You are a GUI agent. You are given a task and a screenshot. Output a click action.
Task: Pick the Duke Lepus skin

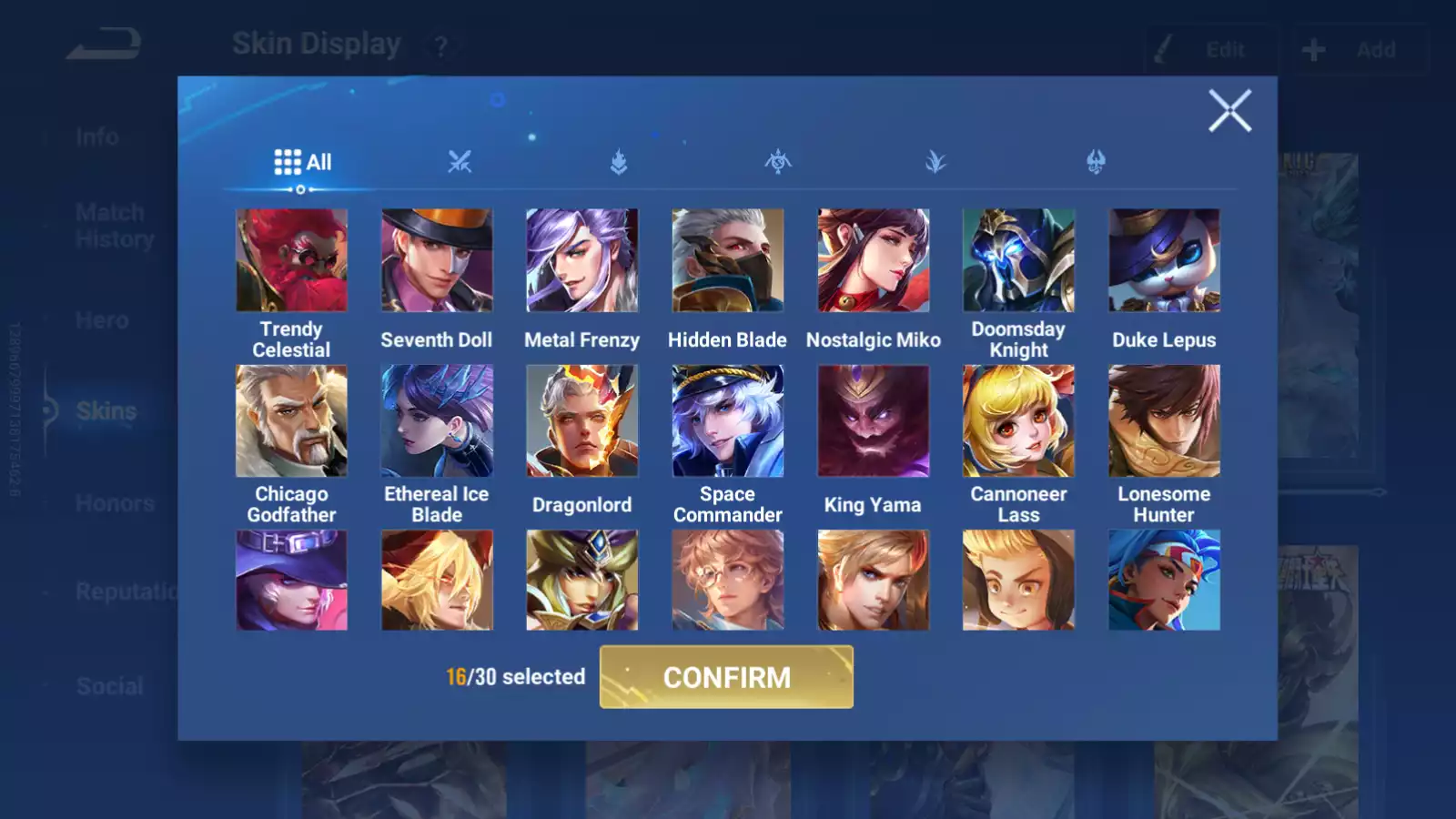tap(1164, 260)
